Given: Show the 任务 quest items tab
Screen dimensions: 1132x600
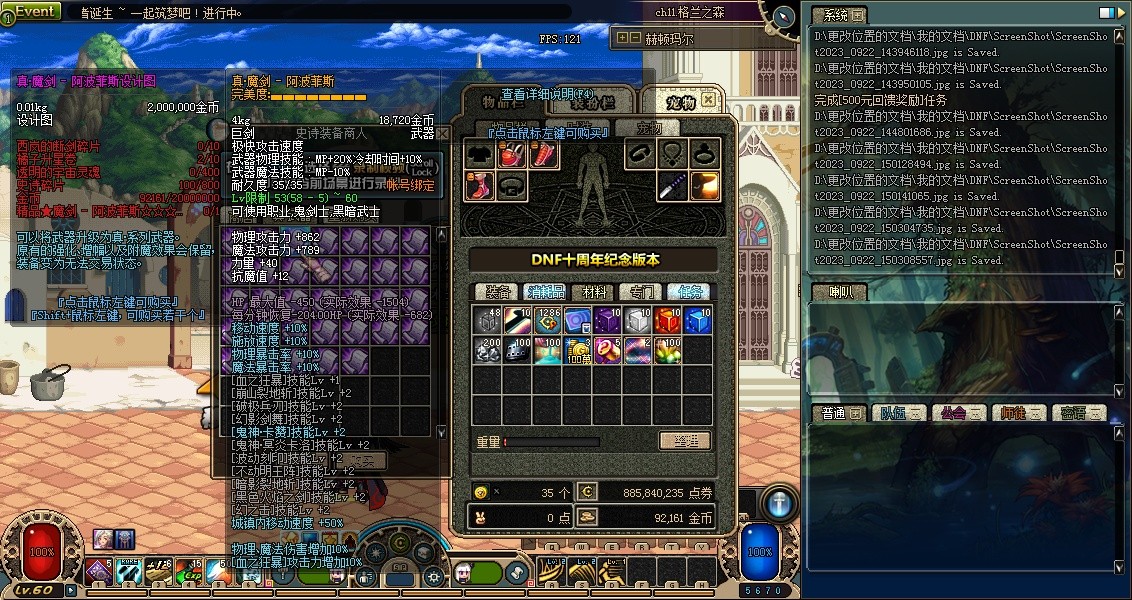Looking at the screenshot, I should [688, 292].
